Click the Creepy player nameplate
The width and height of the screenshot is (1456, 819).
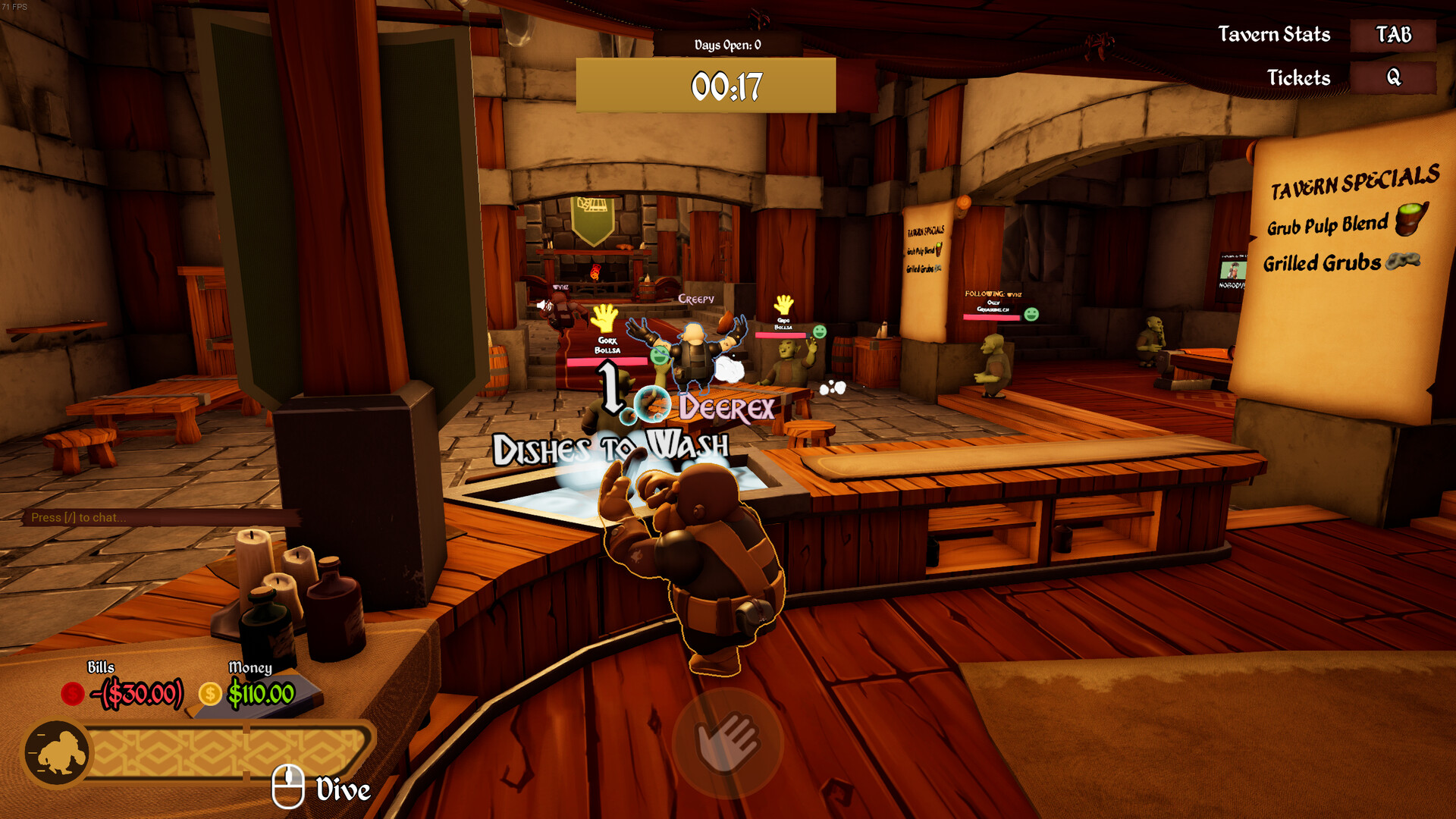(696, 299)
